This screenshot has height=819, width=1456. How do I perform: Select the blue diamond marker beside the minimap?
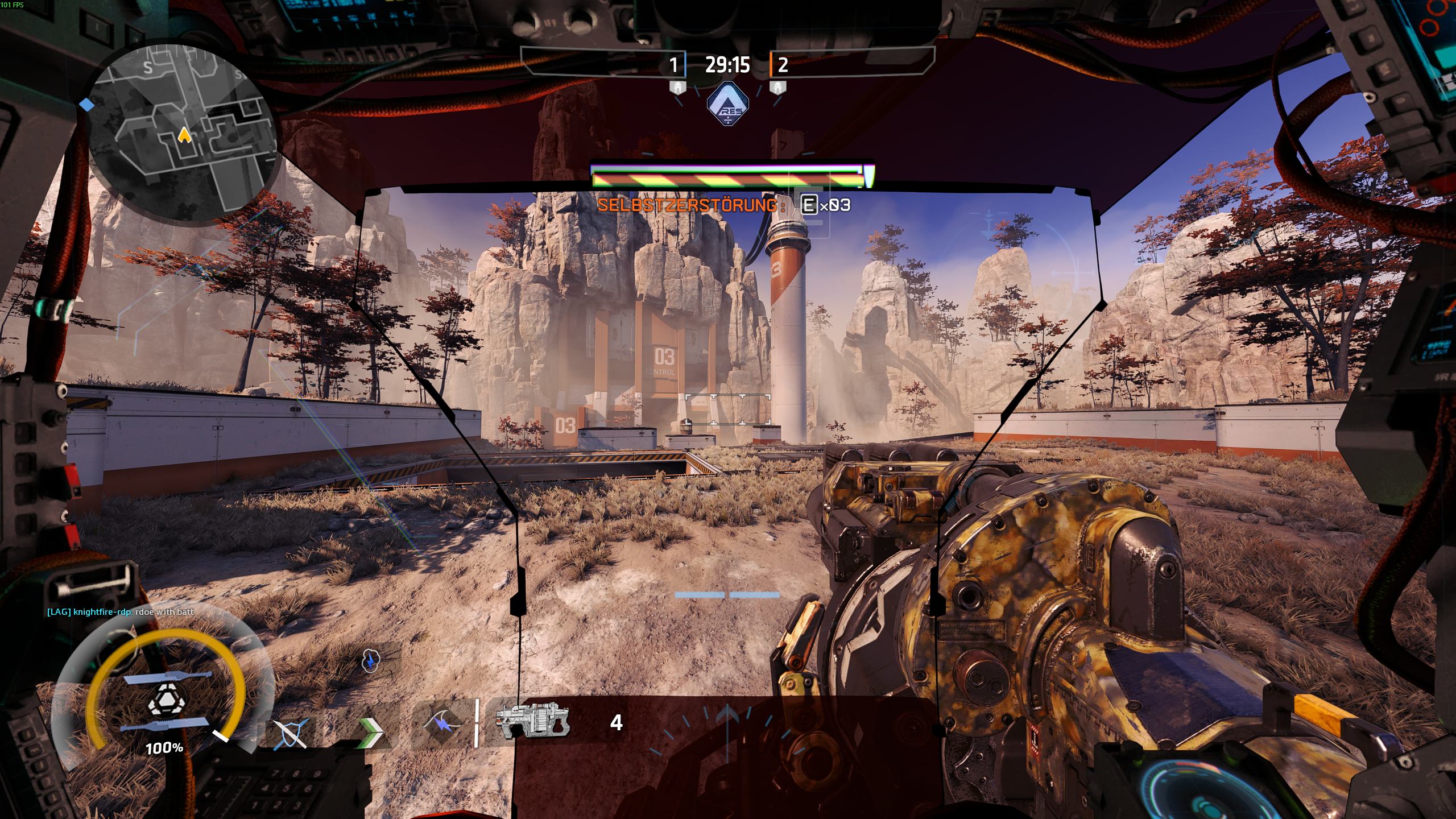[x=87, y=105]
